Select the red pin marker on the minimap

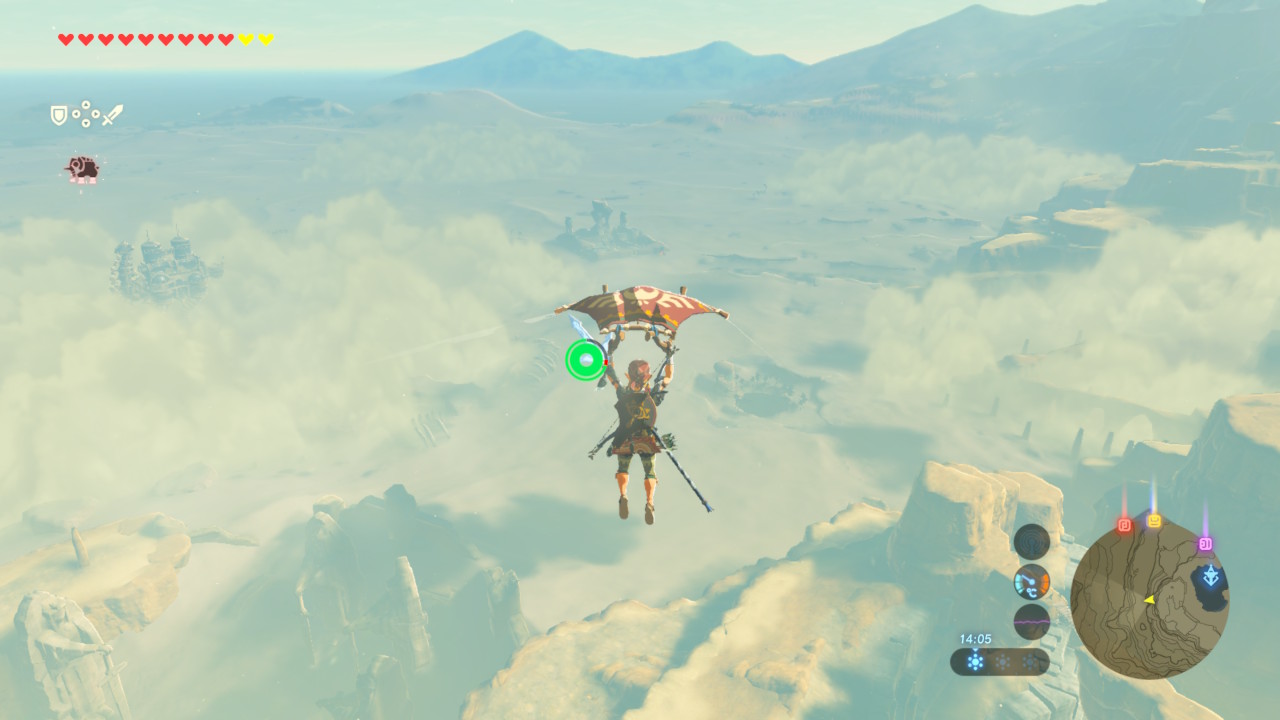pos(1124,525)
